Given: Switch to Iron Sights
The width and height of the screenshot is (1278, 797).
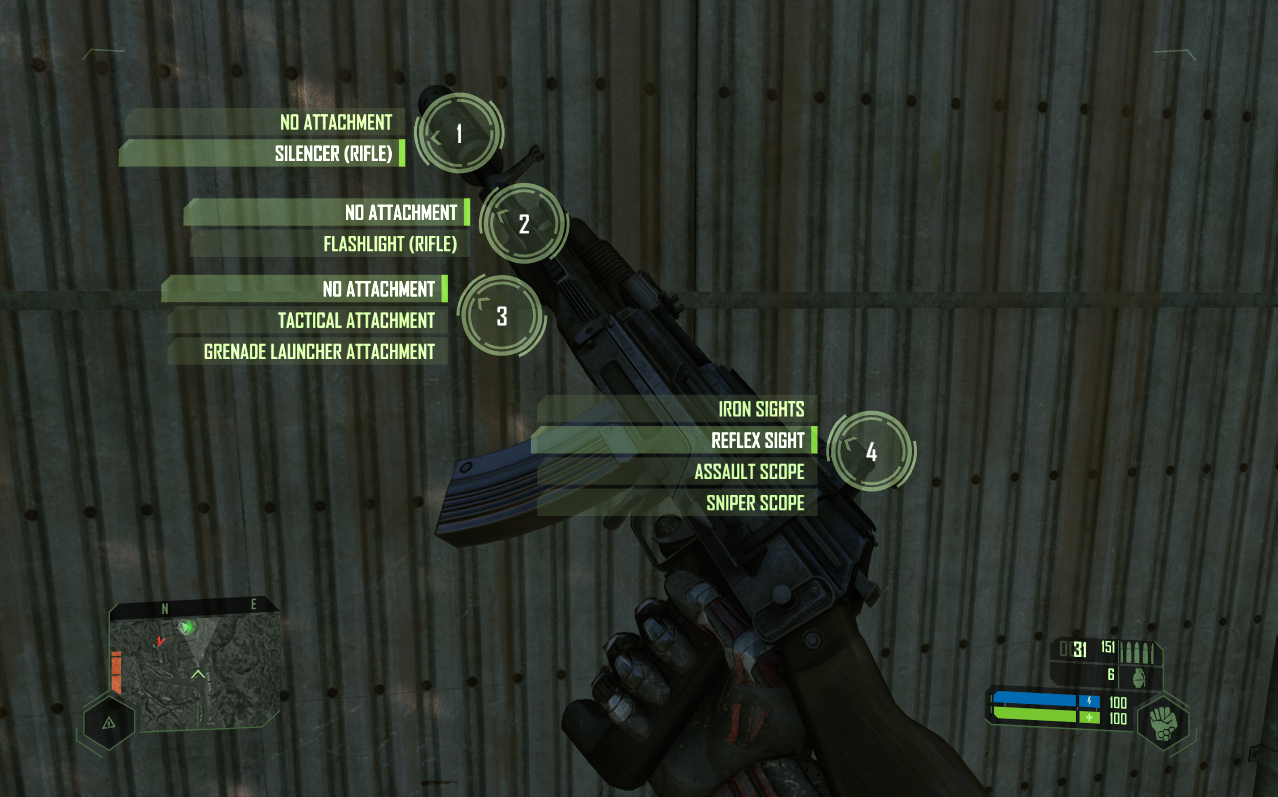Looking at the screenshot, I should (x=760, y=409).
